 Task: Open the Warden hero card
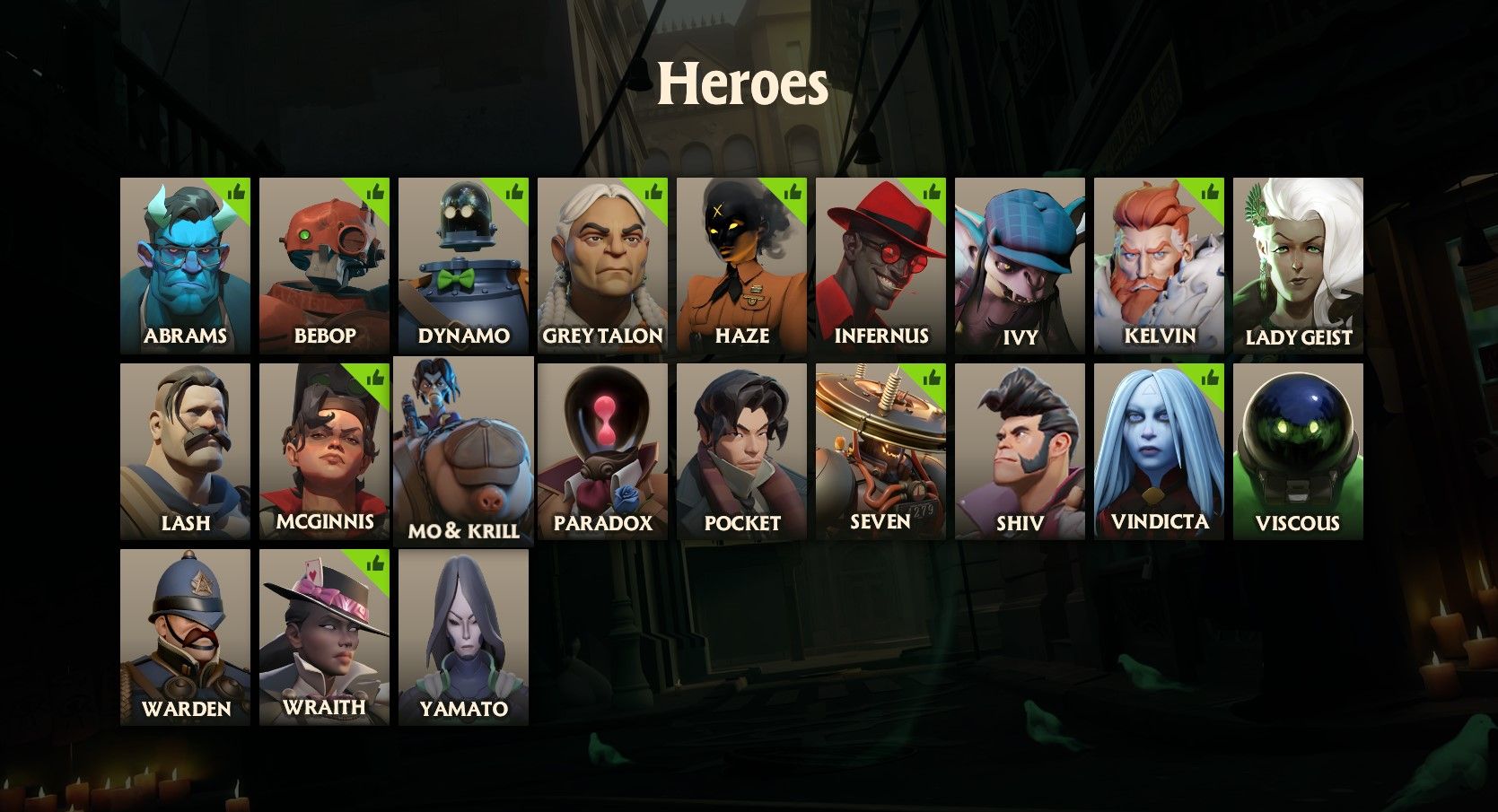[x=186, y=628]
